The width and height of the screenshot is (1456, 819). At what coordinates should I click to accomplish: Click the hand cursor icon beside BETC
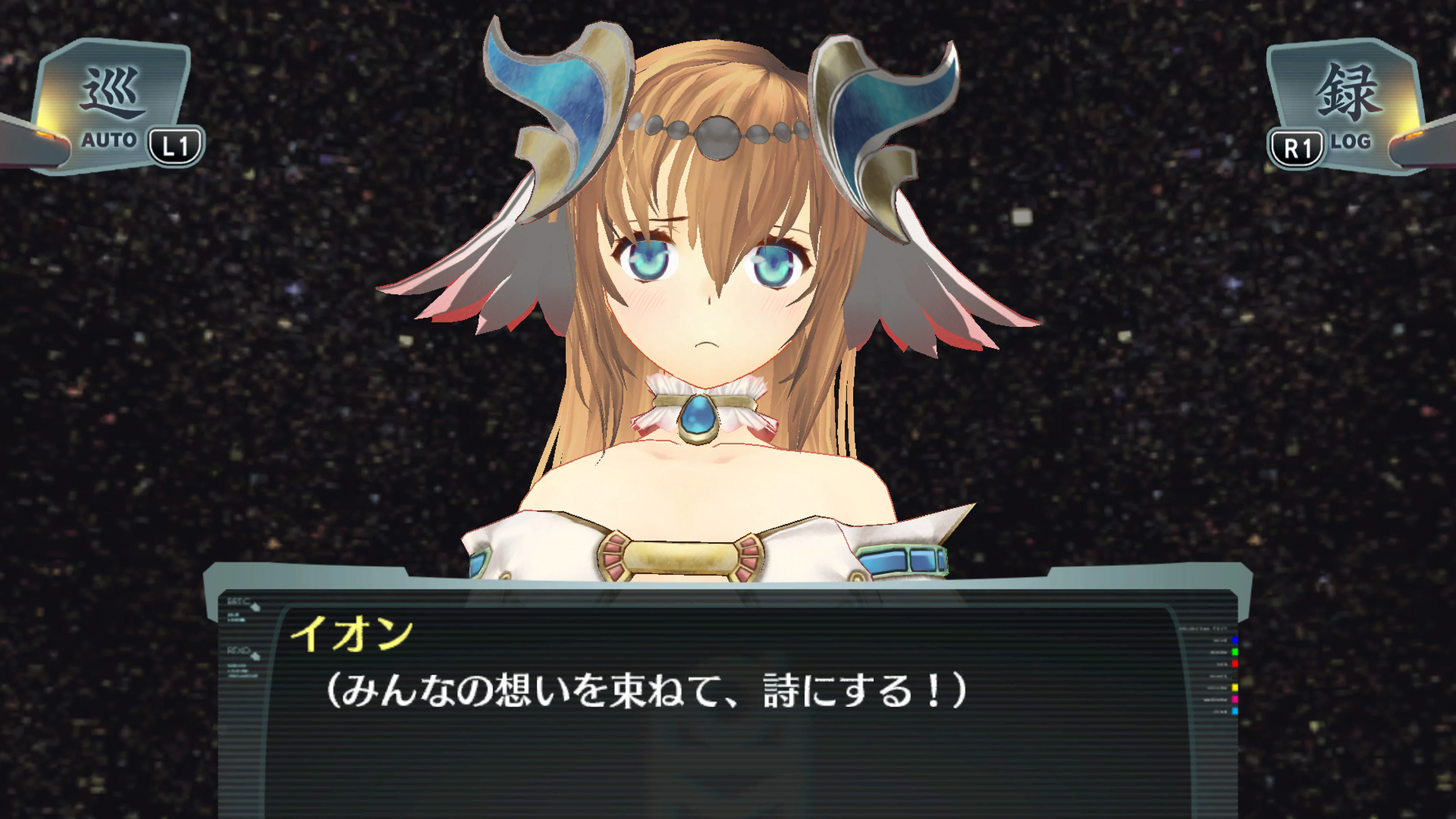pos(256,607)
